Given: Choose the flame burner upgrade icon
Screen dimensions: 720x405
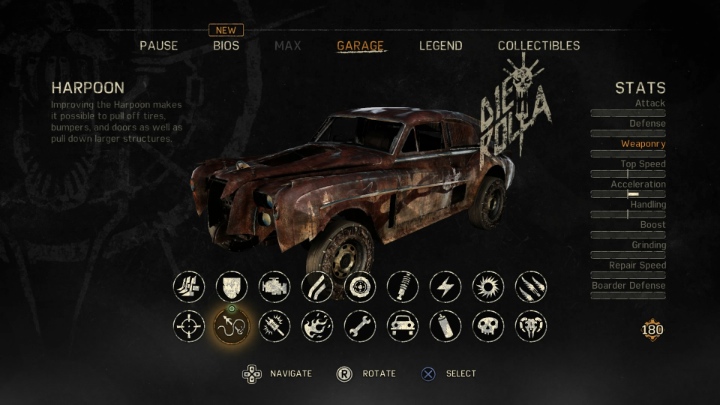Looking at the screenshot, I should coord(317,326).
